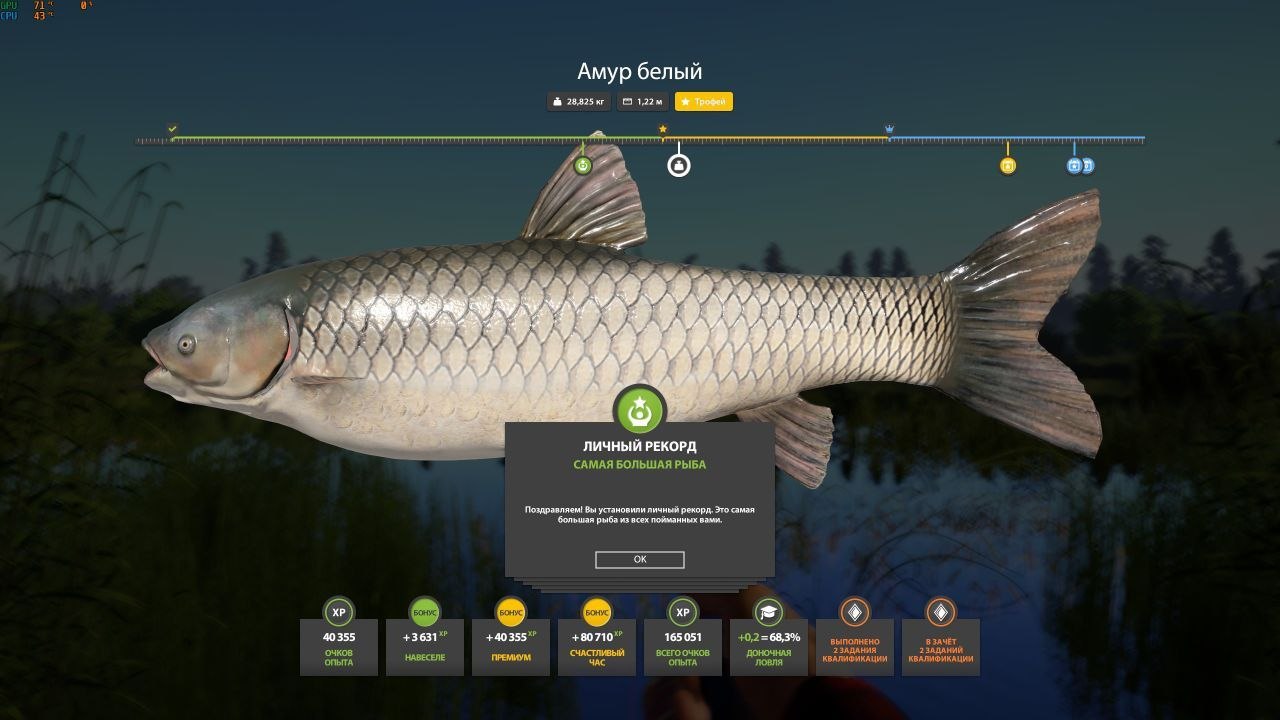Confirm the personal record dialog with OK
1280x720 pixels.
pos(639,560)
